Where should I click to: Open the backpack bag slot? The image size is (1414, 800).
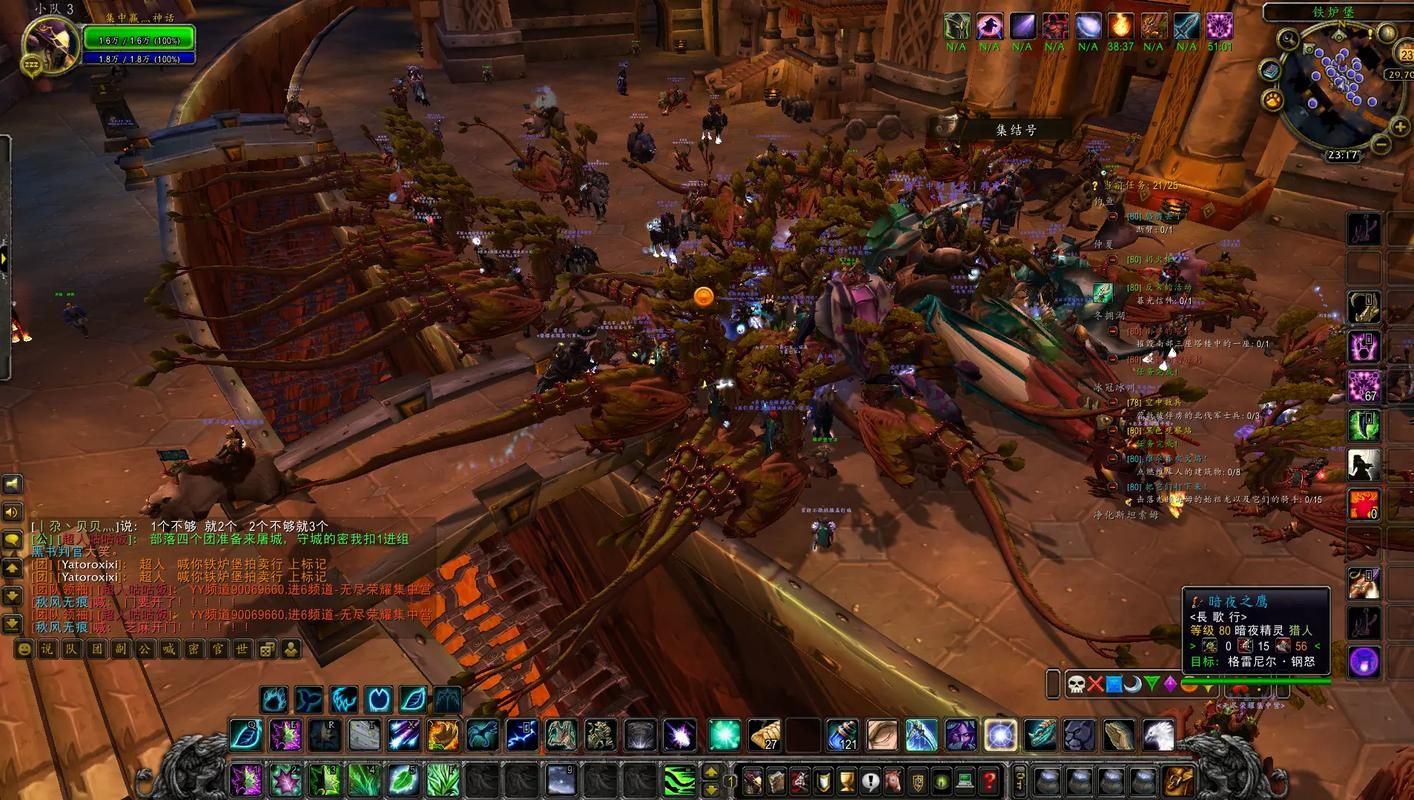tap(1178, 779)
